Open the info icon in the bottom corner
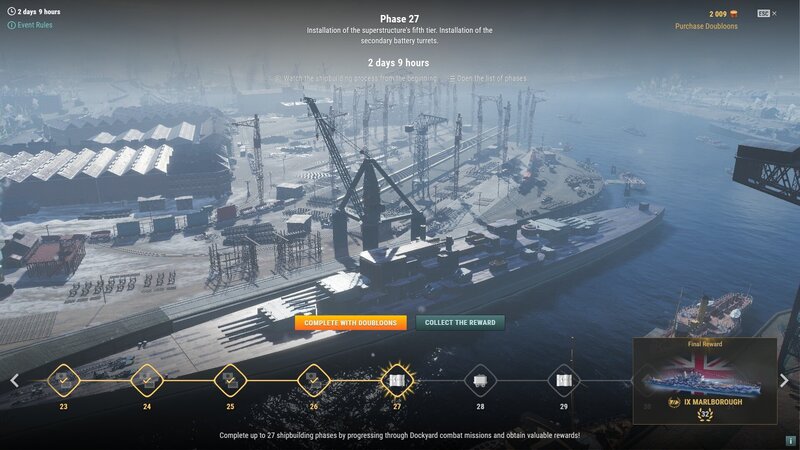 790,440
